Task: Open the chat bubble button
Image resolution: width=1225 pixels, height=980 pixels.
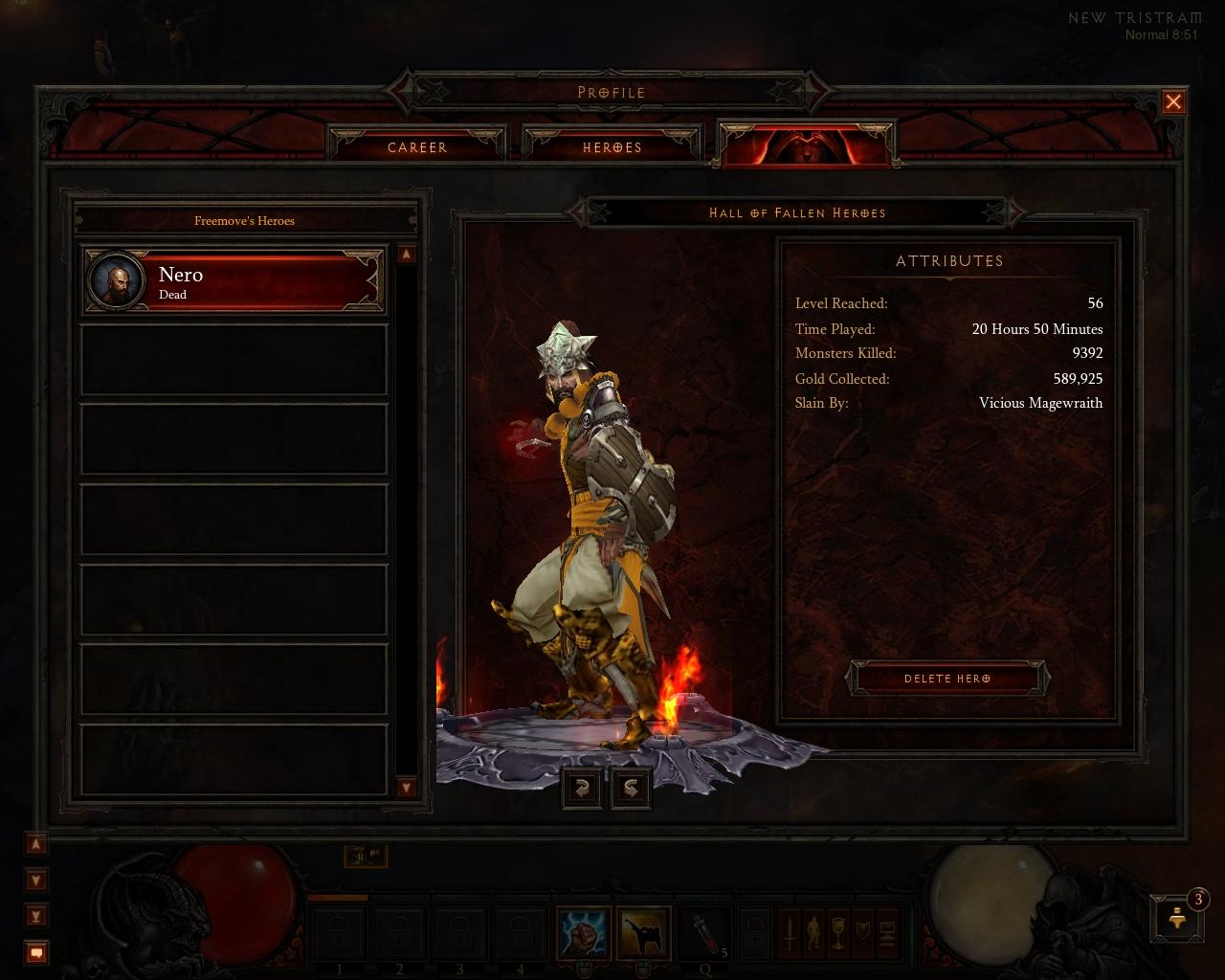Action: coord(36,952)
